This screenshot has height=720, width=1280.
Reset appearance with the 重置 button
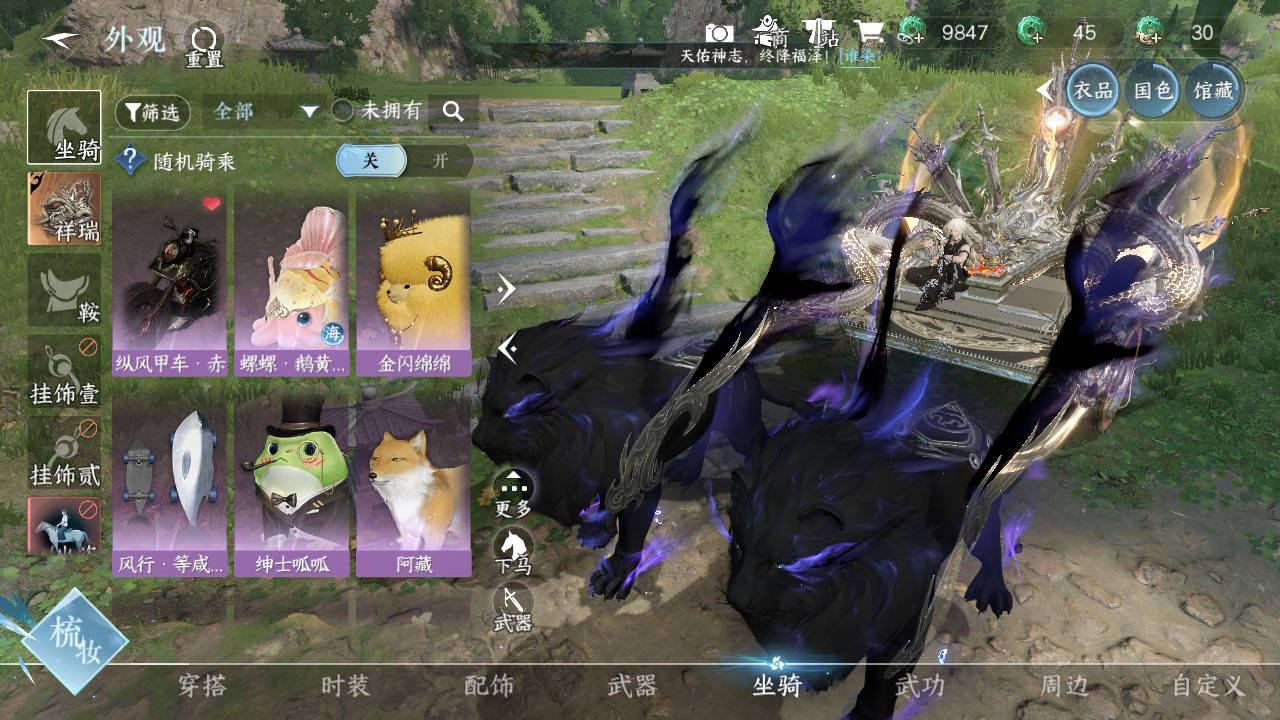[204, 44]
